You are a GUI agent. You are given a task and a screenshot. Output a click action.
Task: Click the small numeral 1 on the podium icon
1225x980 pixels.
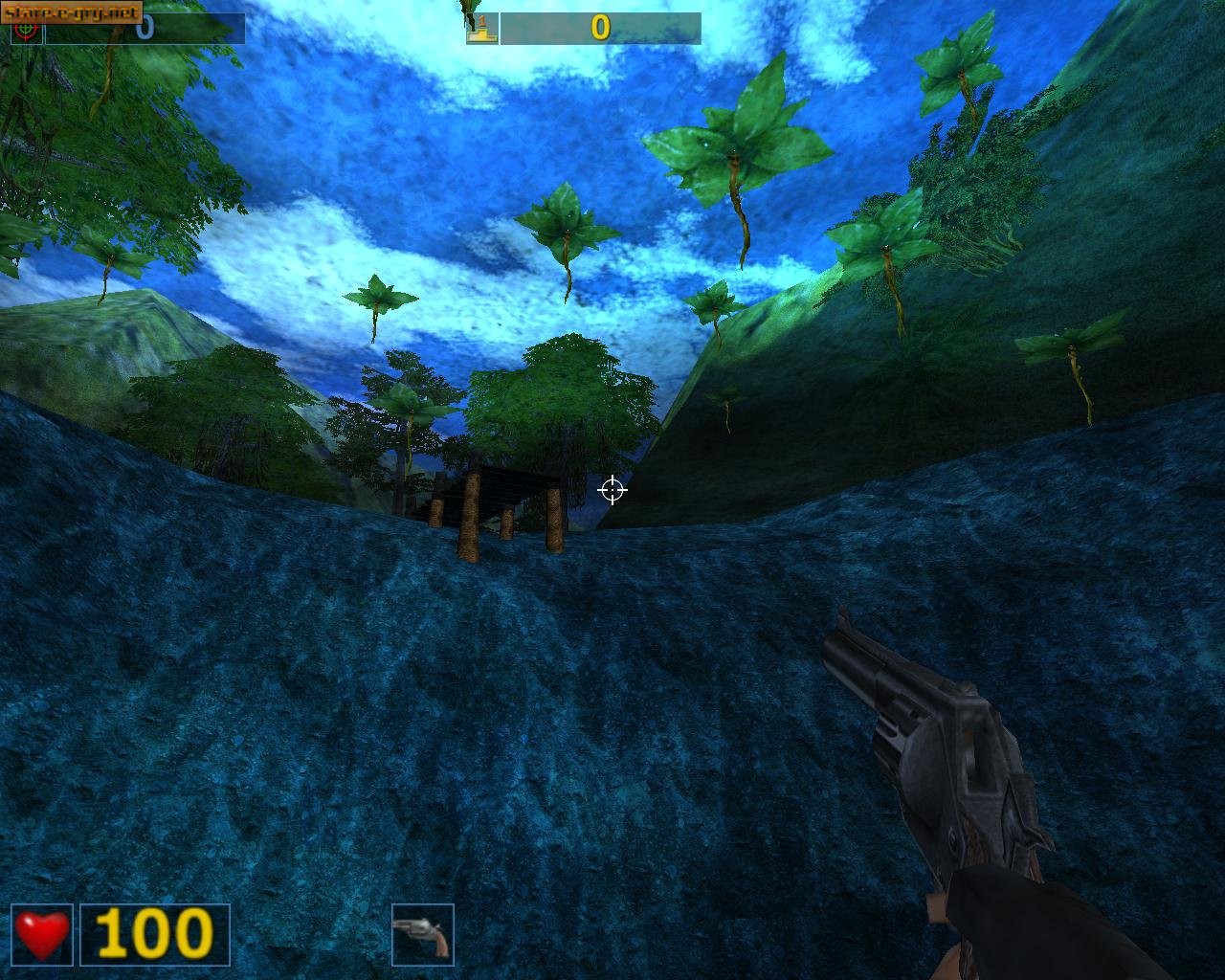coord(483,20)
